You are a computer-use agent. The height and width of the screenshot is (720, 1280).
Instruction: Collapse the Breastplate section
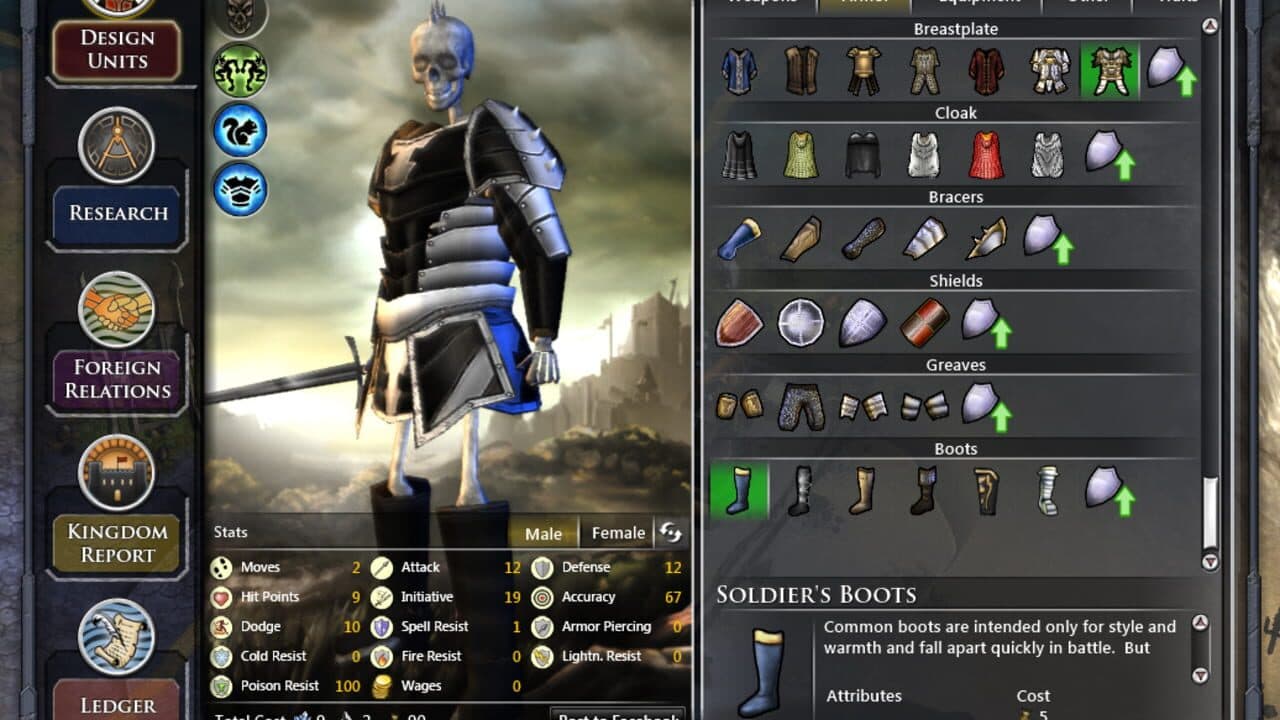tap(955, 29)
